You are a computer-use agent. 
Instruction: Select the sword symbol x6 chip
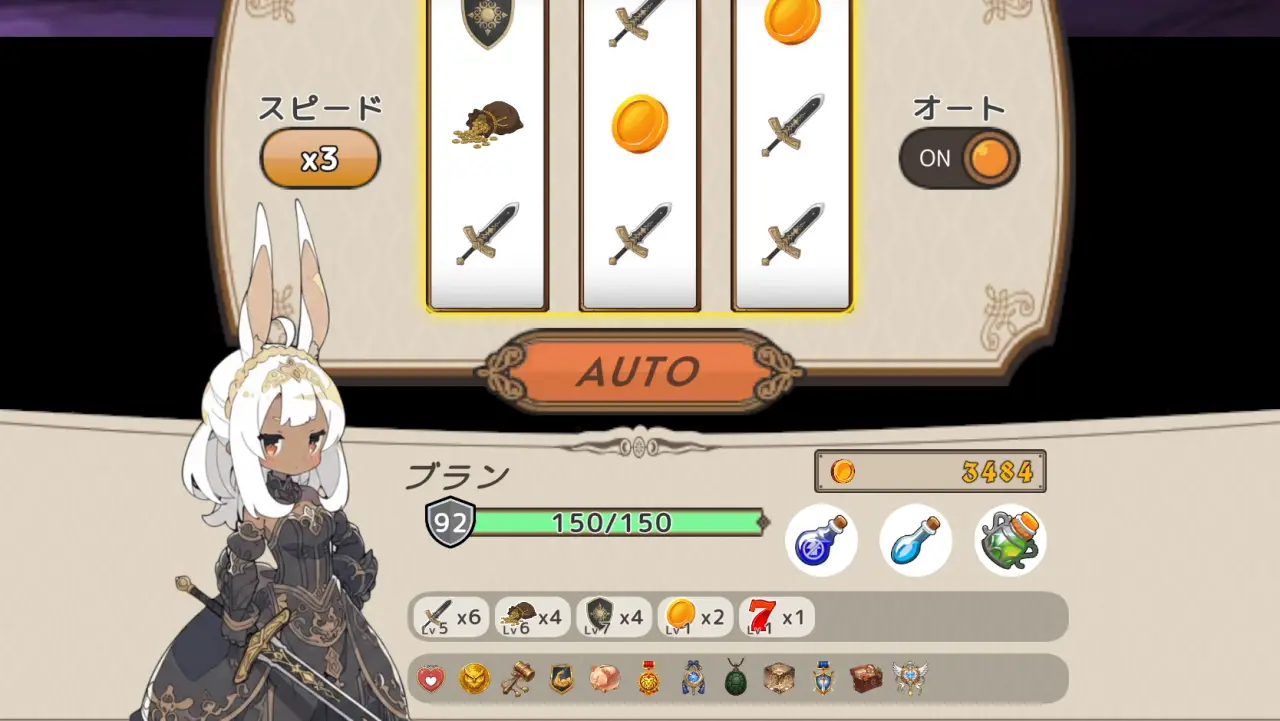(451, 617)
